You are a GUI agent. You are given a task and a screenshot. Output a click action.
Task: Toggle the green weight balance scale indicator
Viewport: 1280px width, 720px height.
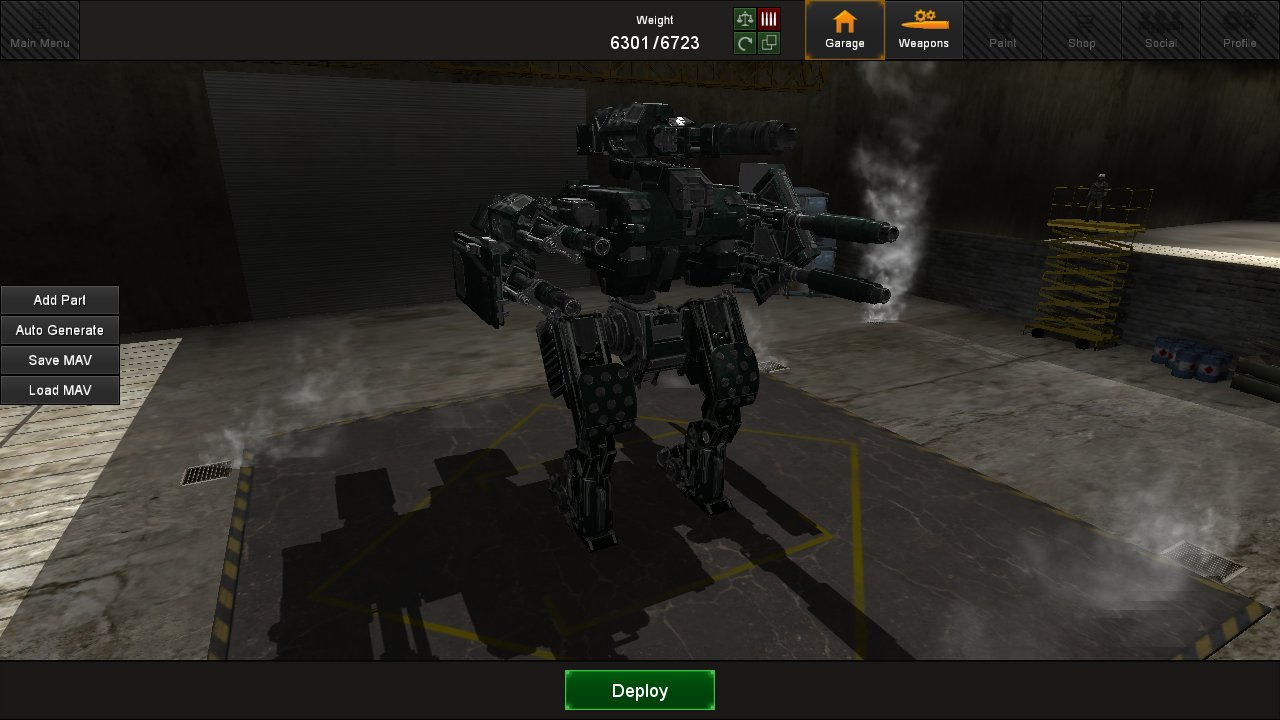[744, 17]
